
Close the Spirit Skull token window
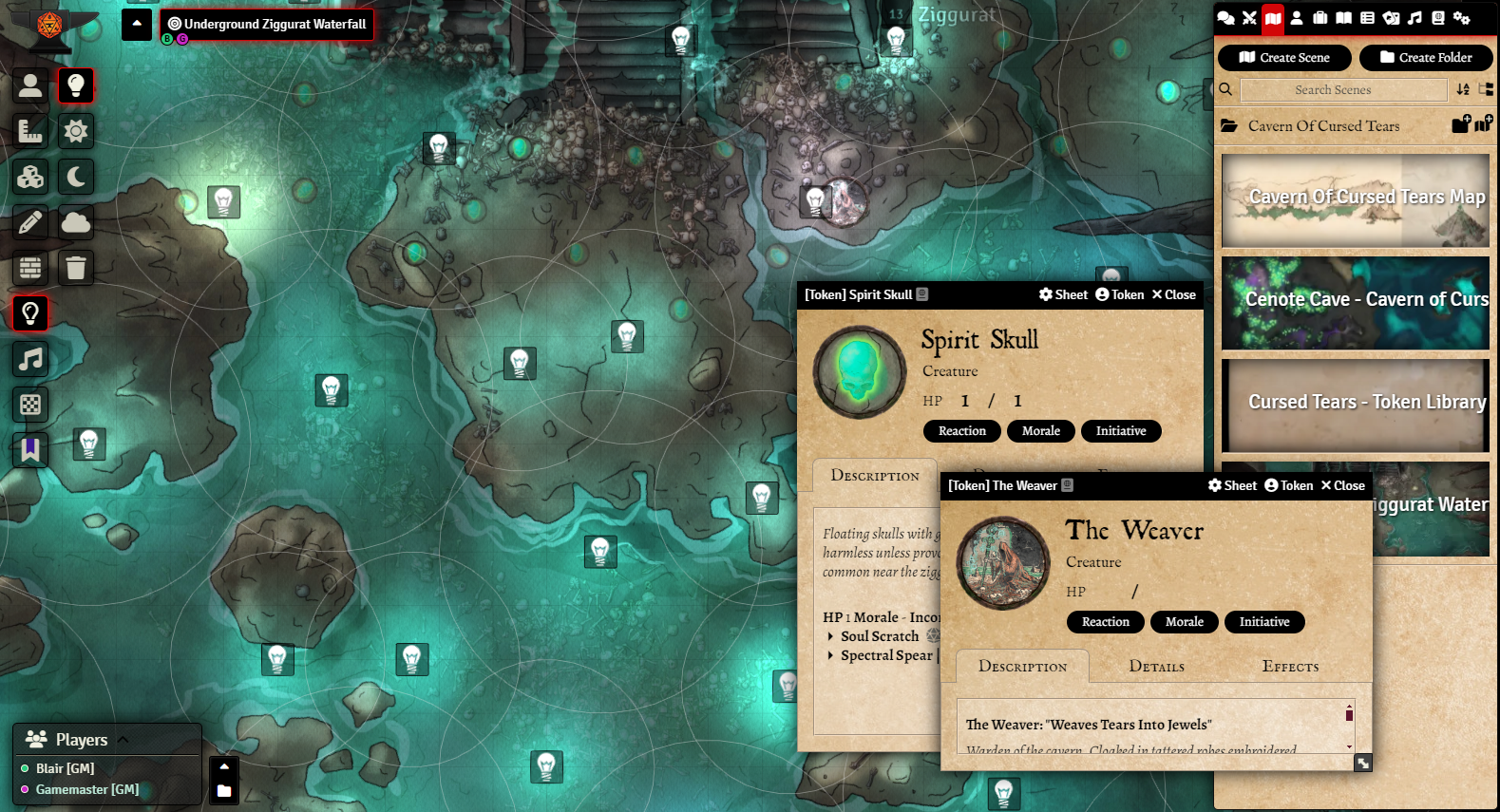(1174, 295)
